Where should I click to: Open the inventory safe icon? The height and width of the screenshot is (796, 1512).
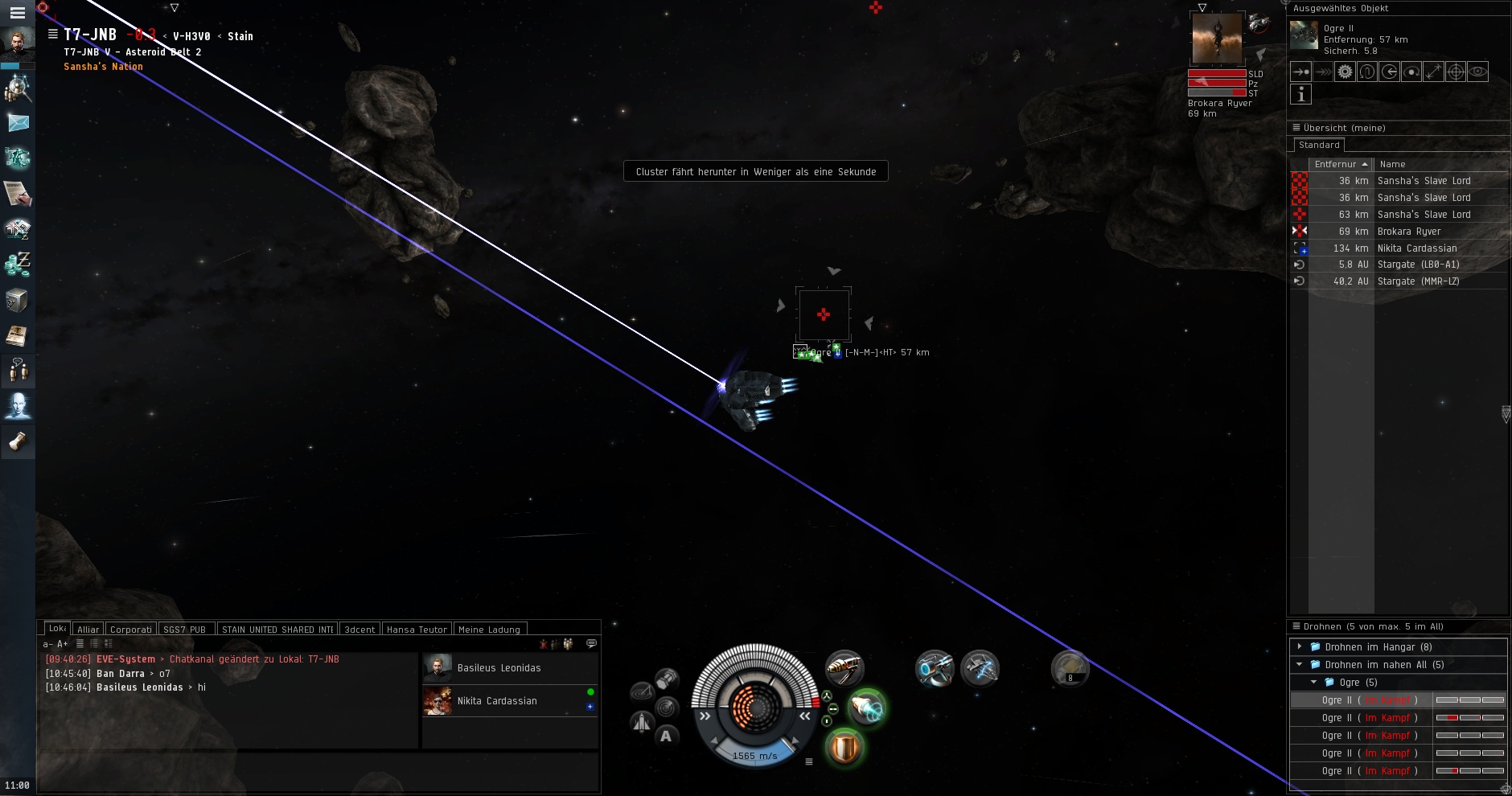(17, 301)
